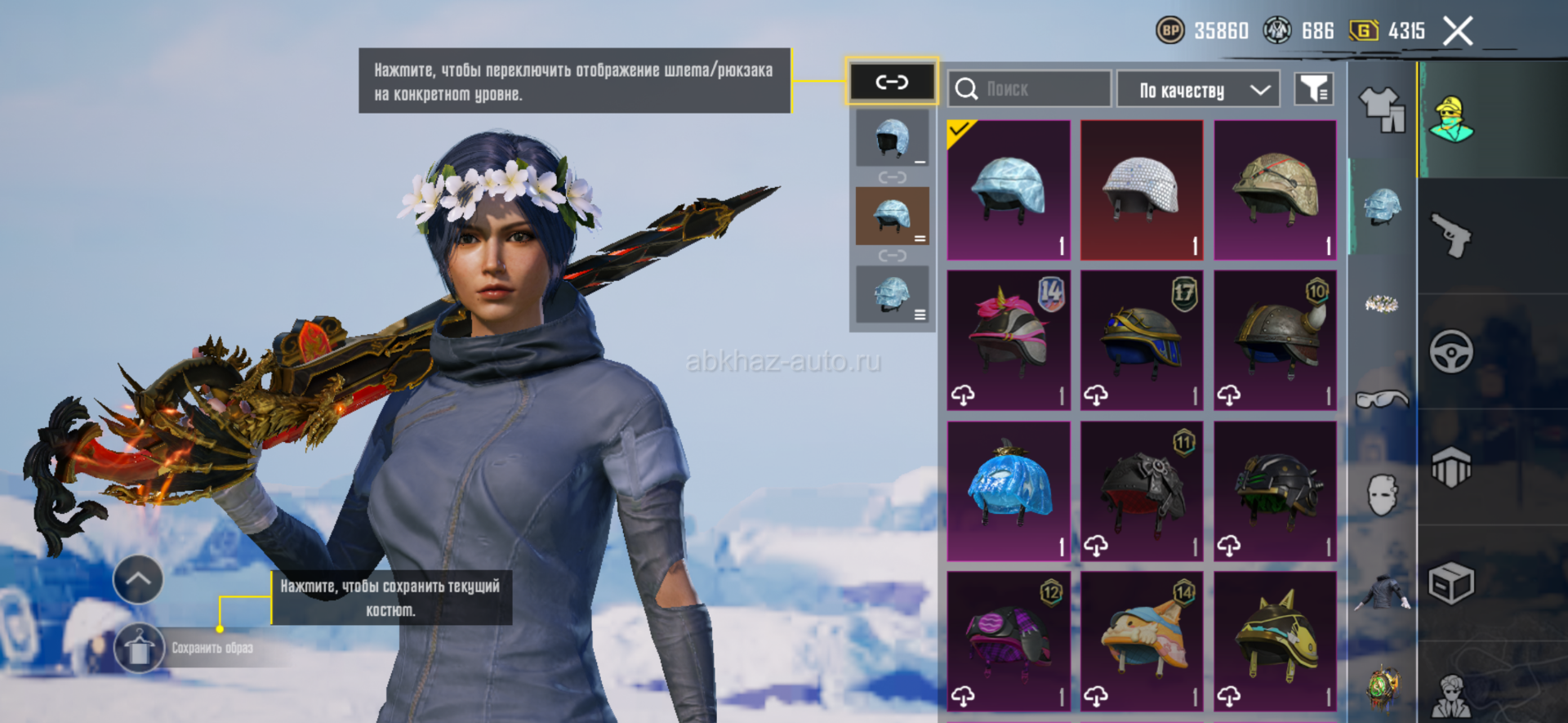Screen dimensions: 1568x723
Task: Select the level two helmet preview slot
Action: coord(892,216)
